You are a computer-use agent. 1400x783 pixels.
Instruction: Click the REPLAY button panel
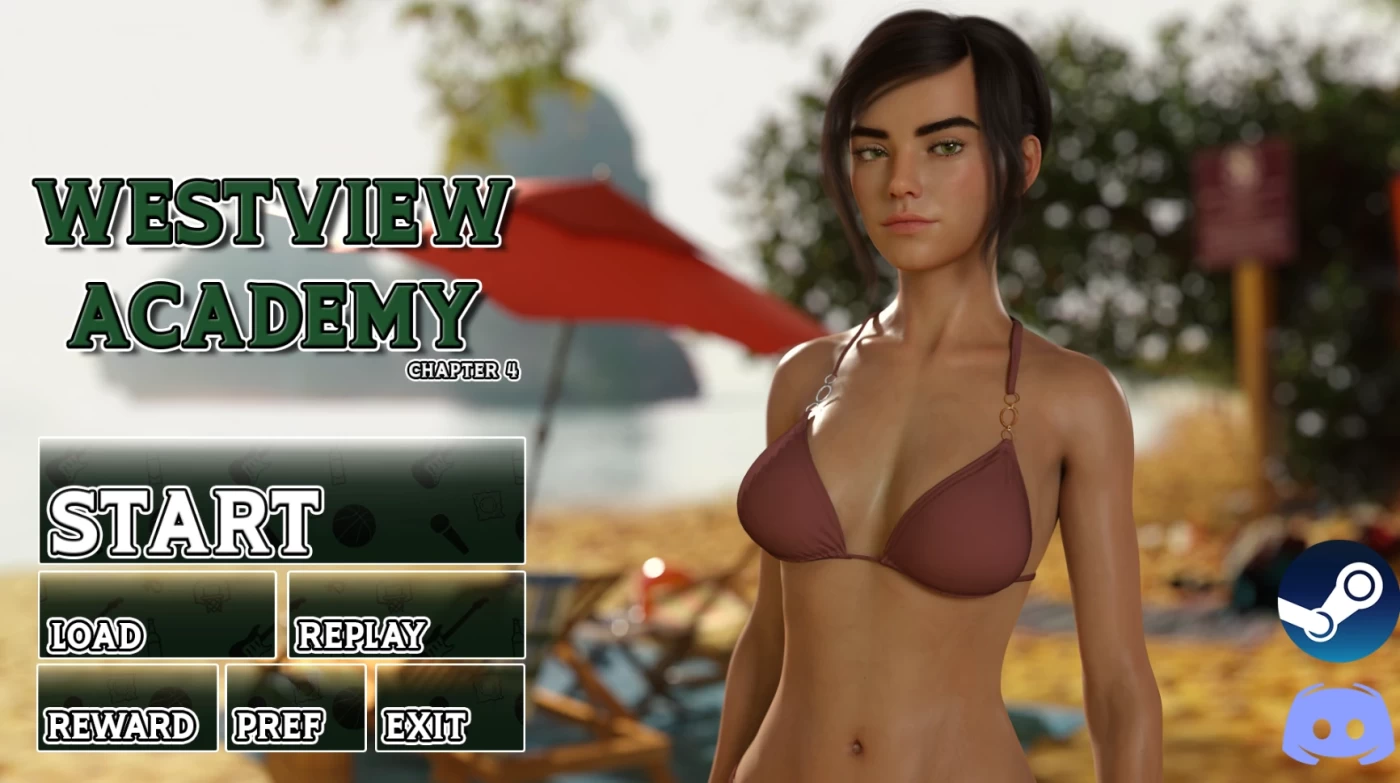(x=406, y=614)
